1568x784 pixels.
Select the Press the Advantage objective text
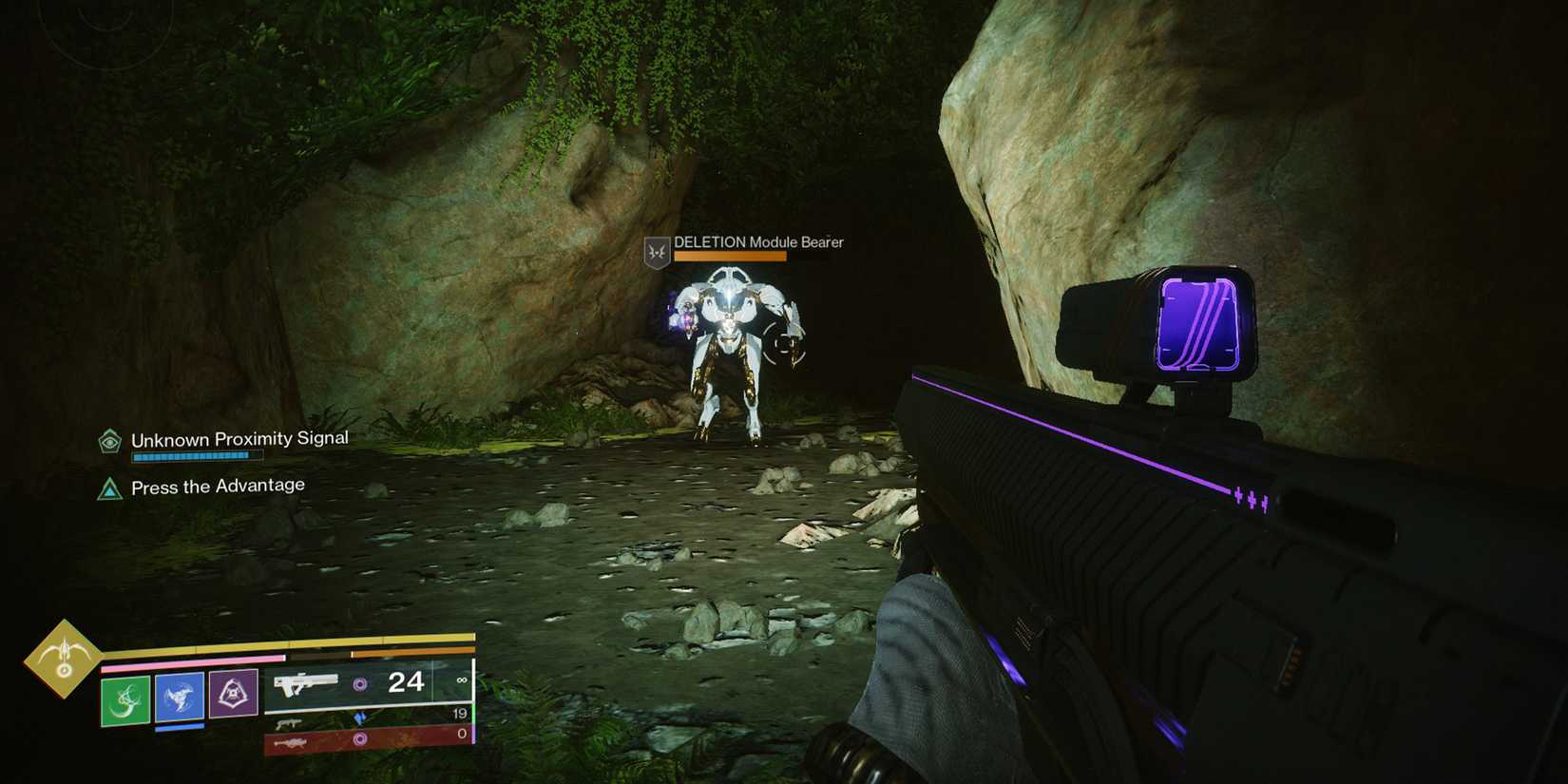click(217, 485)
